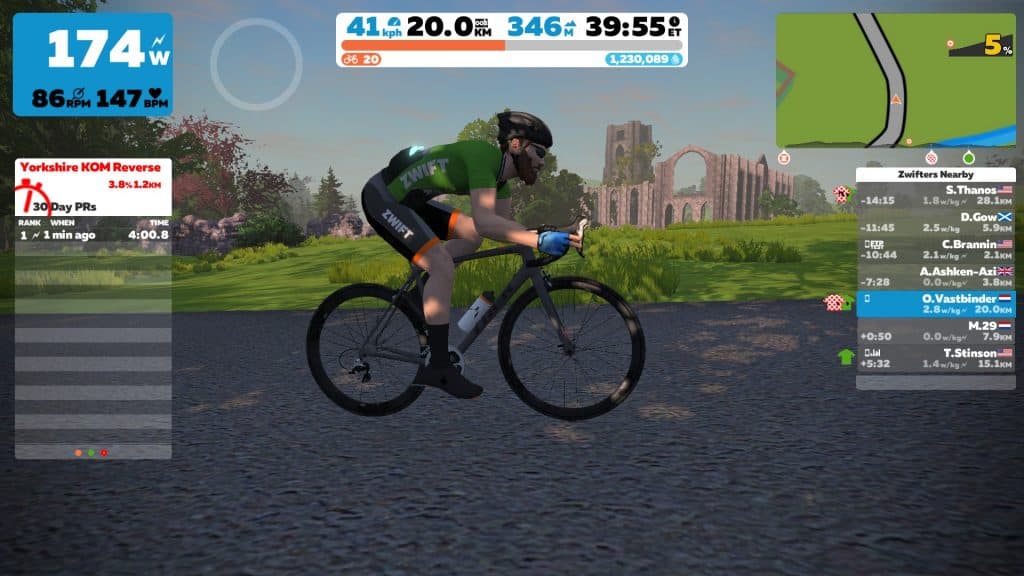Image resolution: width=1024 pixels, height=576 pixels.
Task: Select rider D.Gow in the nearby list
Action: [935, 222]
